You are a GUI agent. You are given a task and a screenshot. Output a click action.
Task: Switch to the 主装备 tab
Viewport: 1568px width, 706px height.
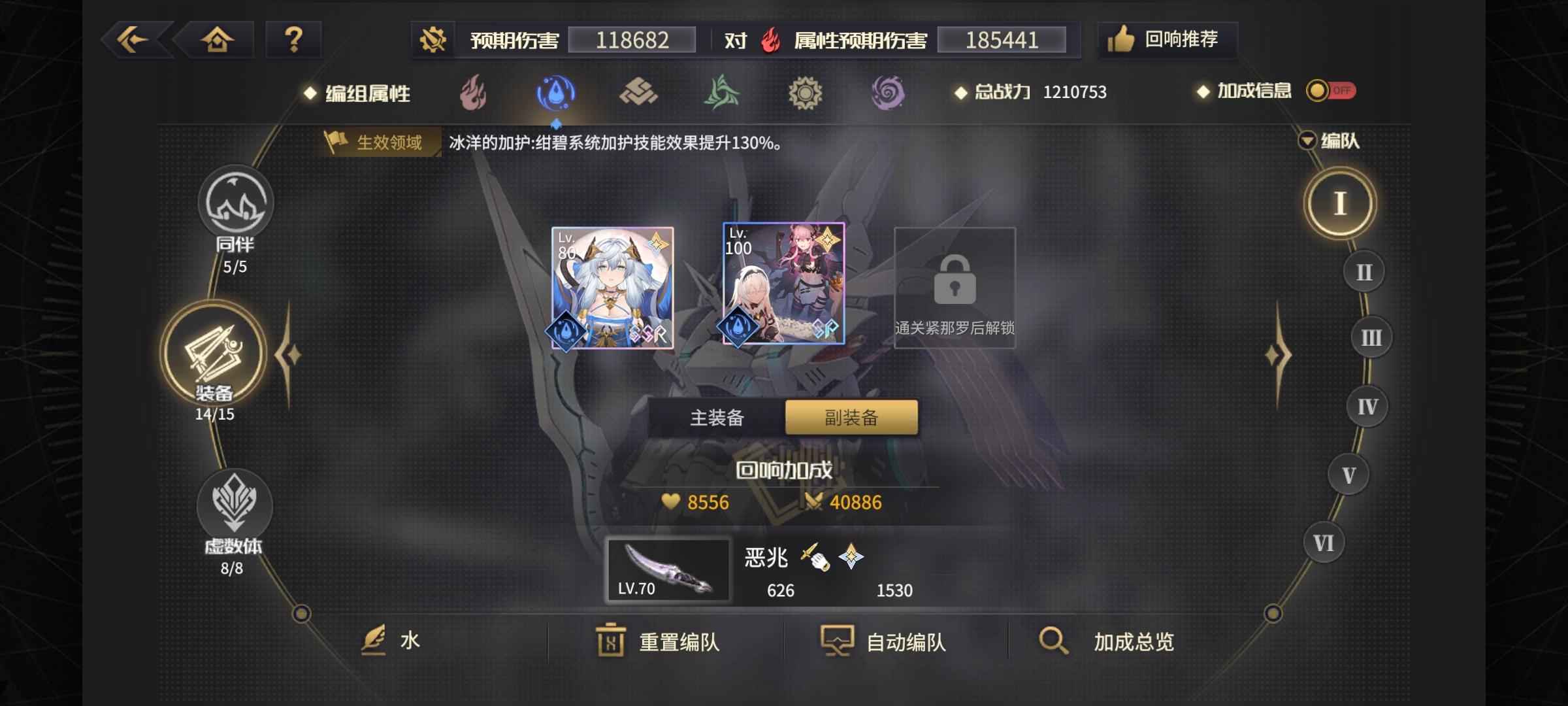click(x=719, y=416)
